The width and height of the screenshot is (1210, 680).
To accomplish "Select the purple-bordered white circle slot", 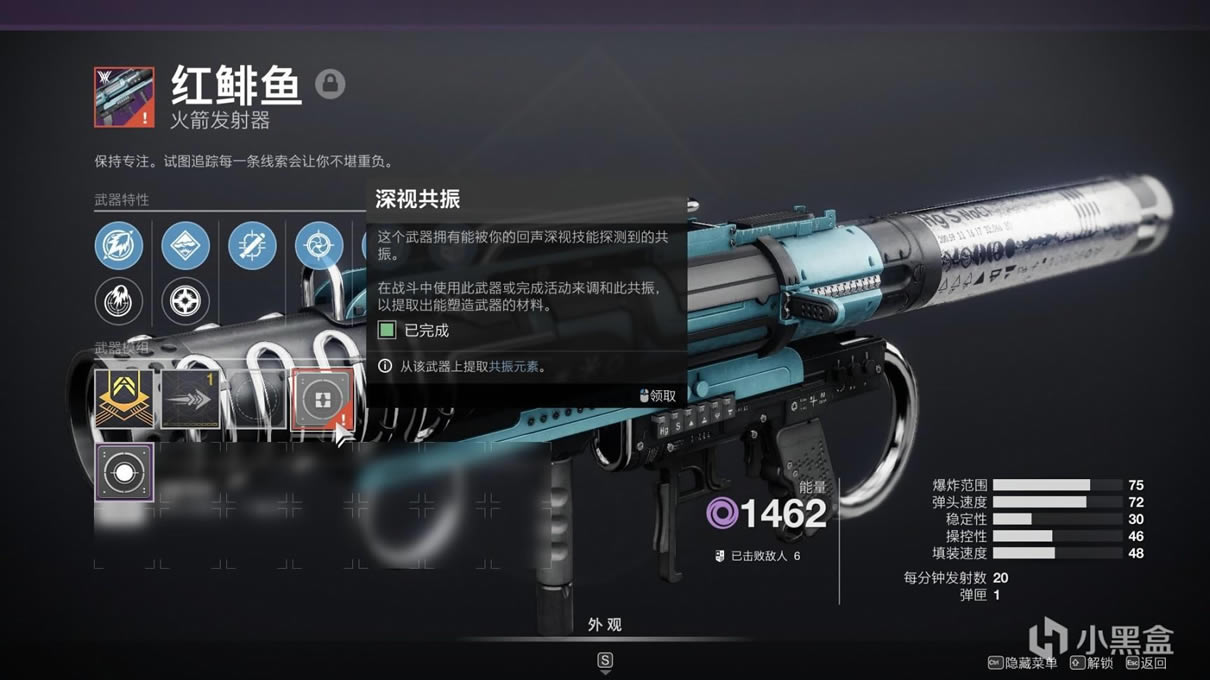I will pos(124,473).
